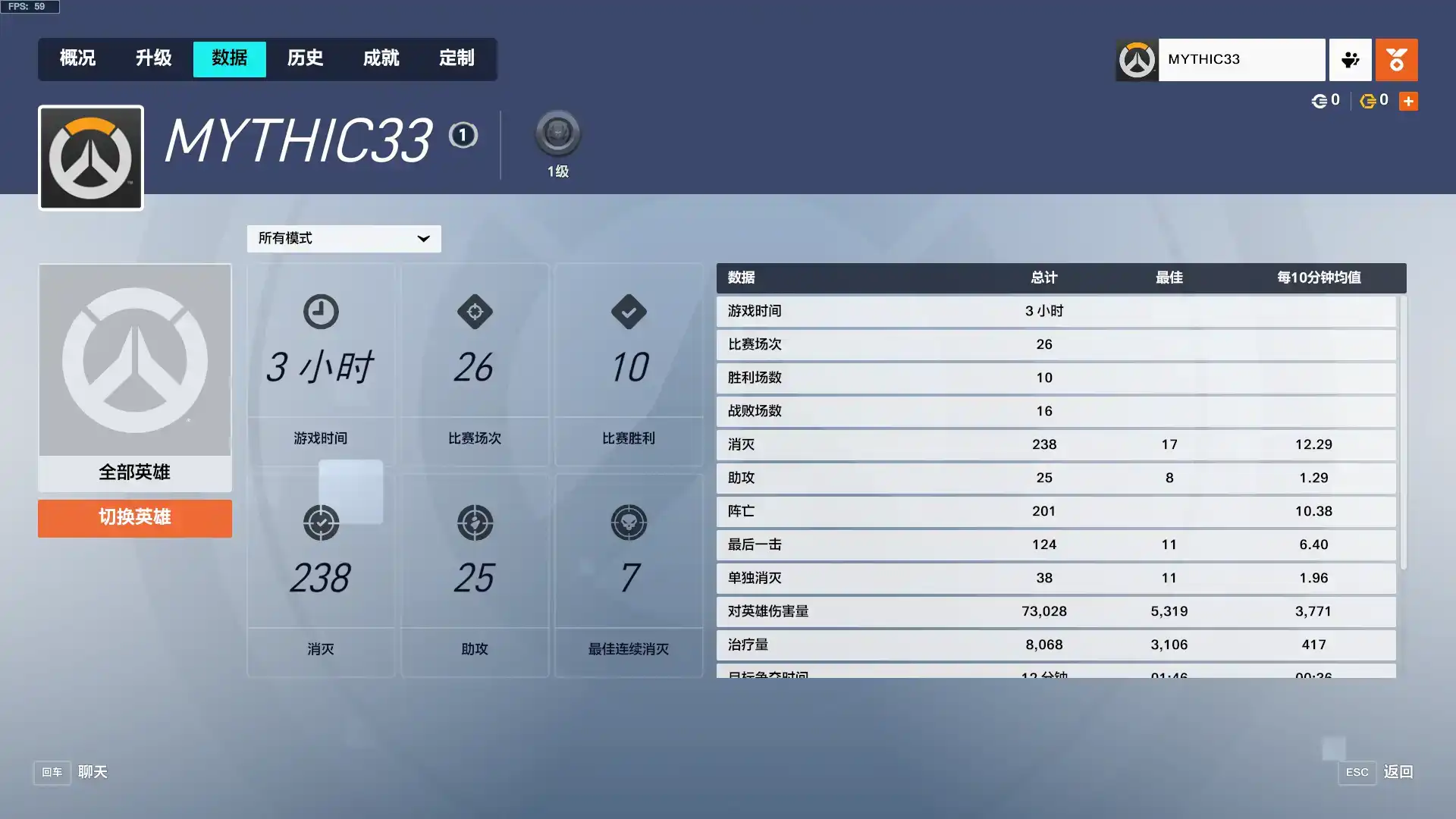Open the 所有模式 mode dropdown
The image size is (1456, 819).
(x=344, y=238)
